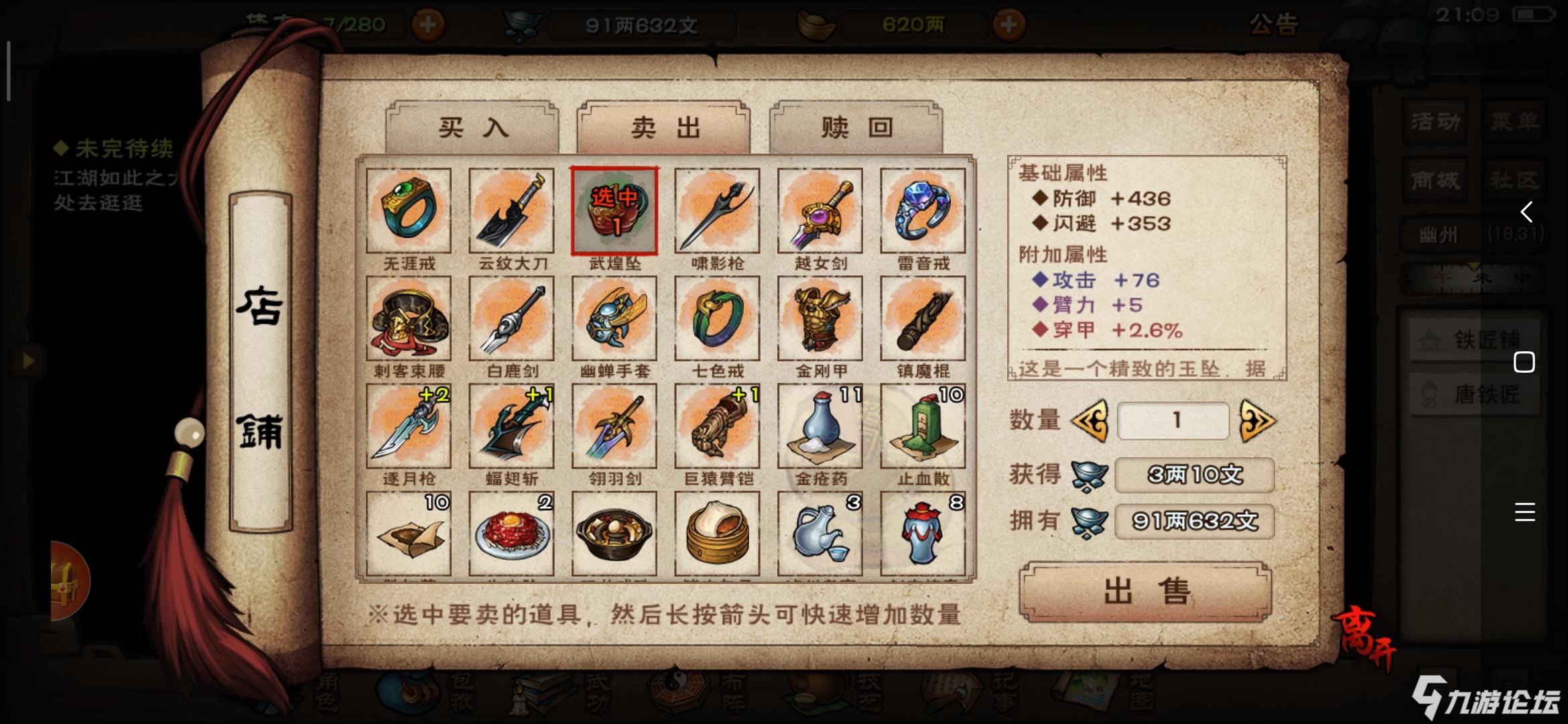The width and height of the screenshot is (1568, 724).
Task: Click the quantity input field
Action: 1174,421
